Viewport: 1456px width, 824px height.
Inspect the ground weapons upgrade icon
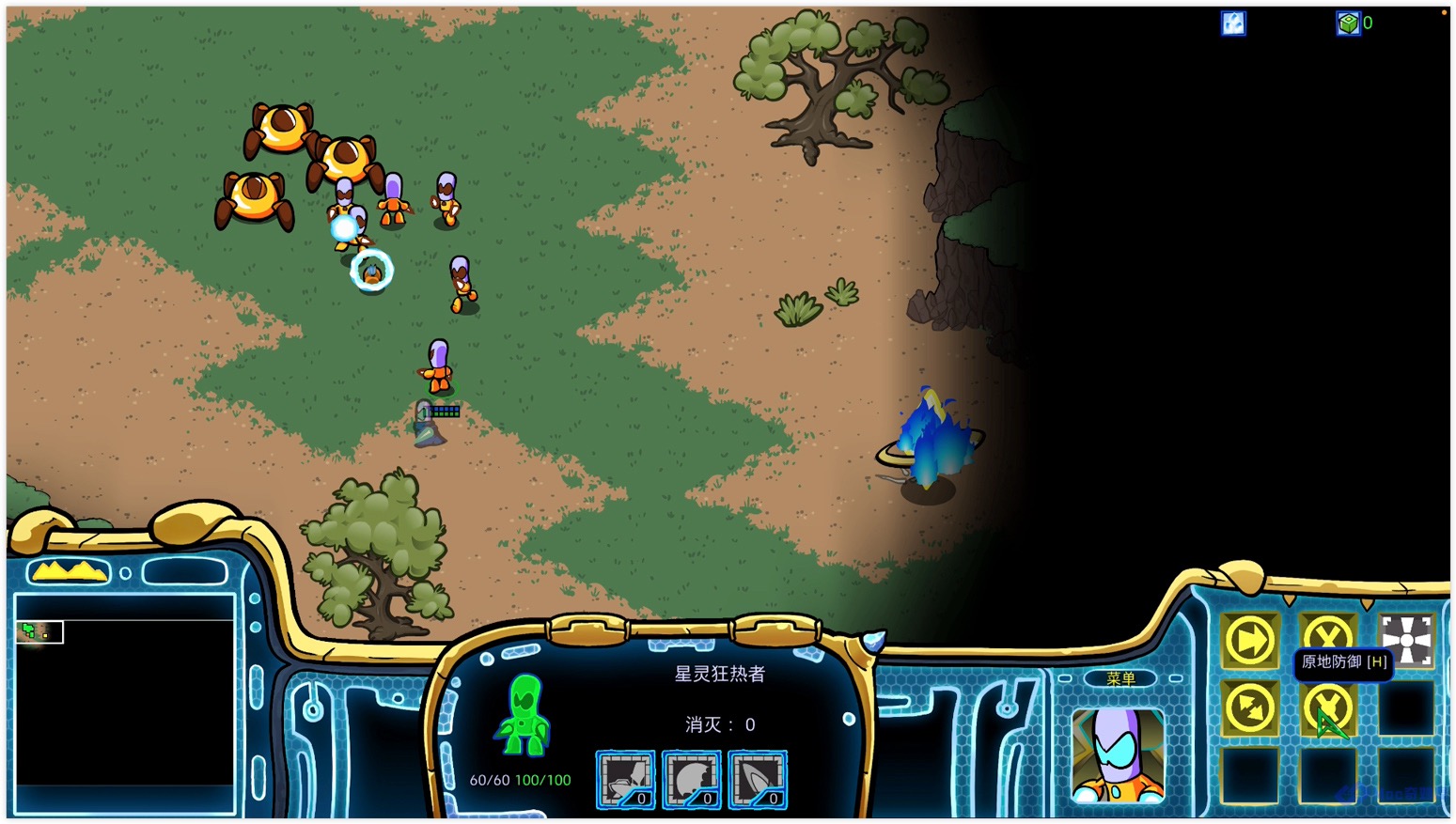(626, 780)
